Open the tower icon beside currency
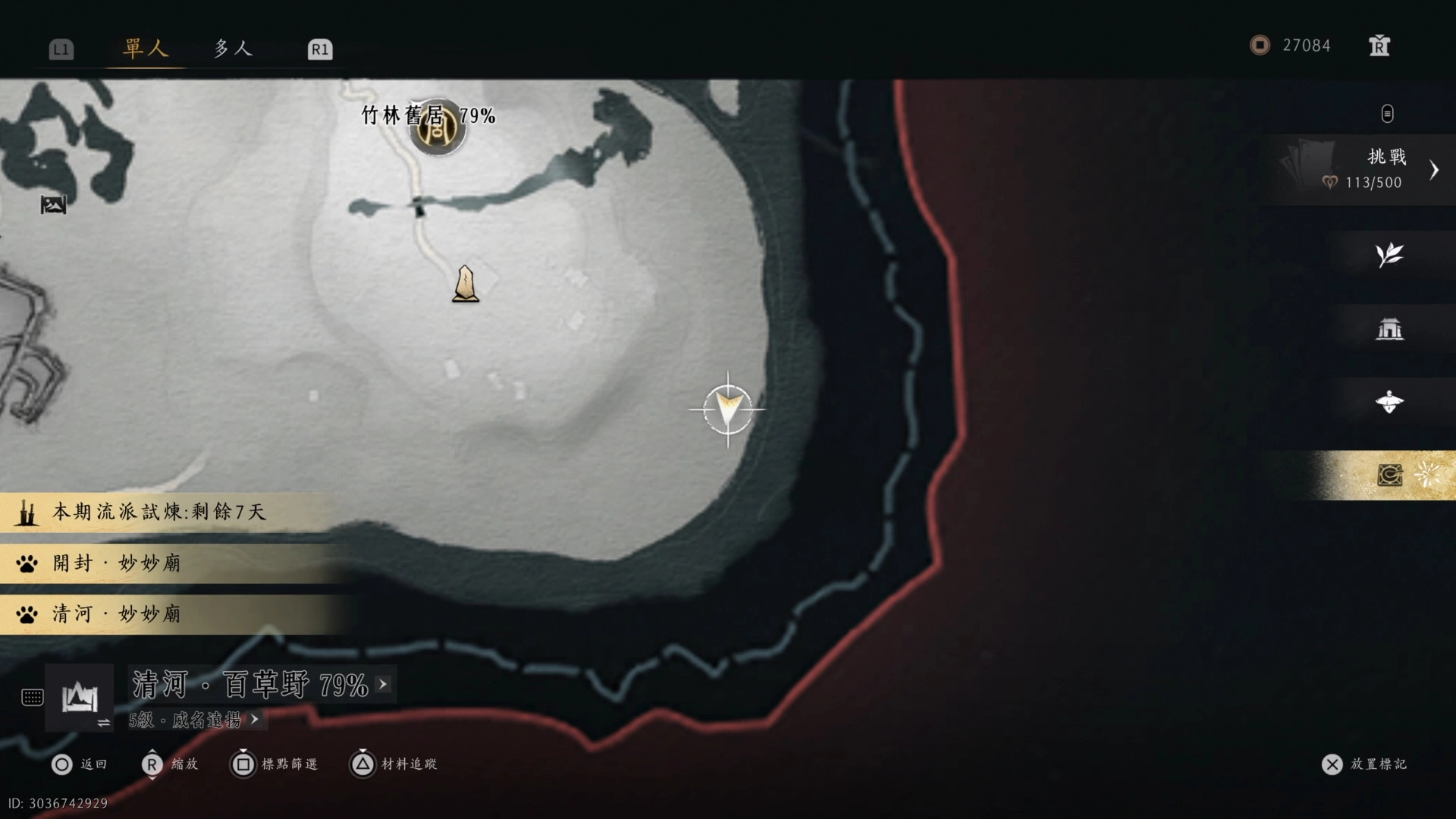Image resolution: width=1456 pixels, height=819 pixels. pos(1379,46)
